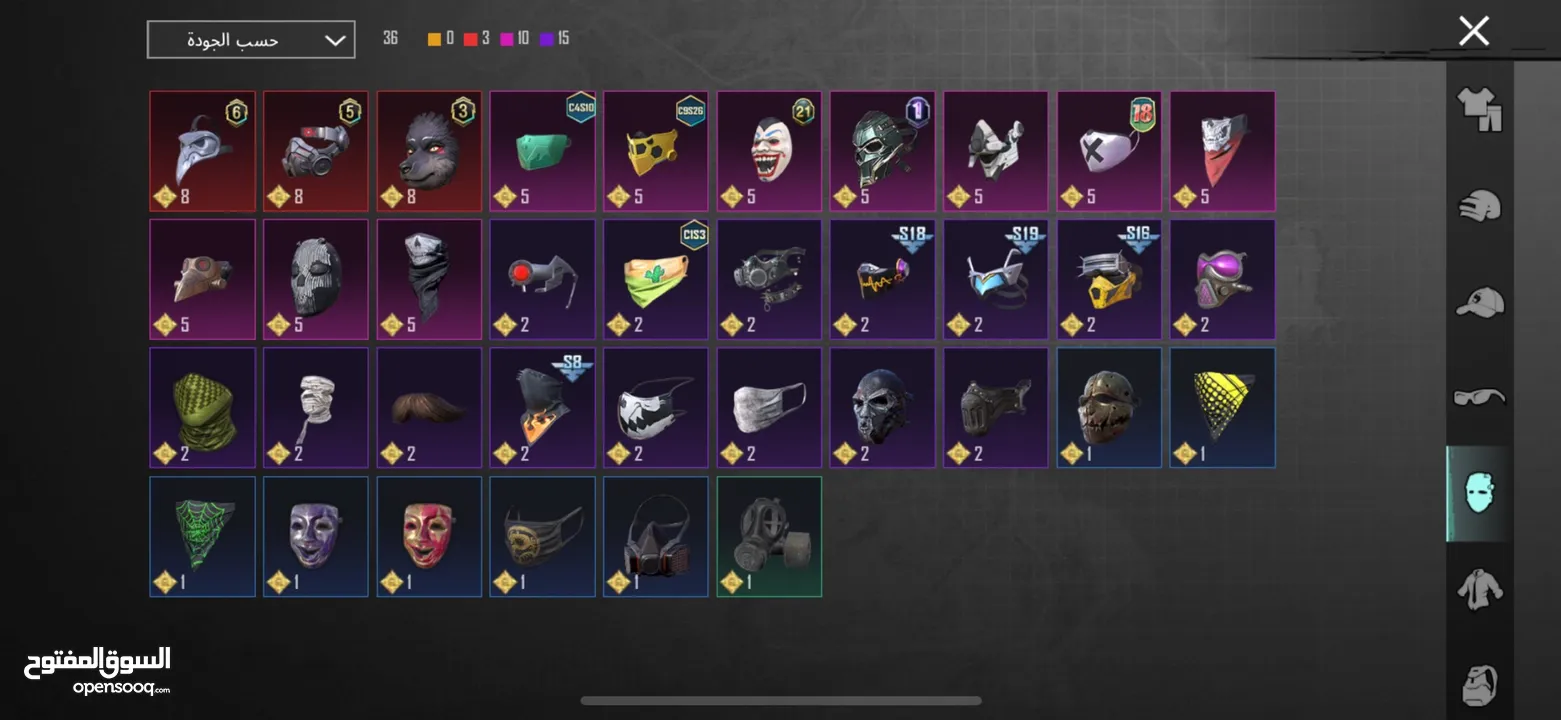Open the quality sort dropdown

coord(251,40)
